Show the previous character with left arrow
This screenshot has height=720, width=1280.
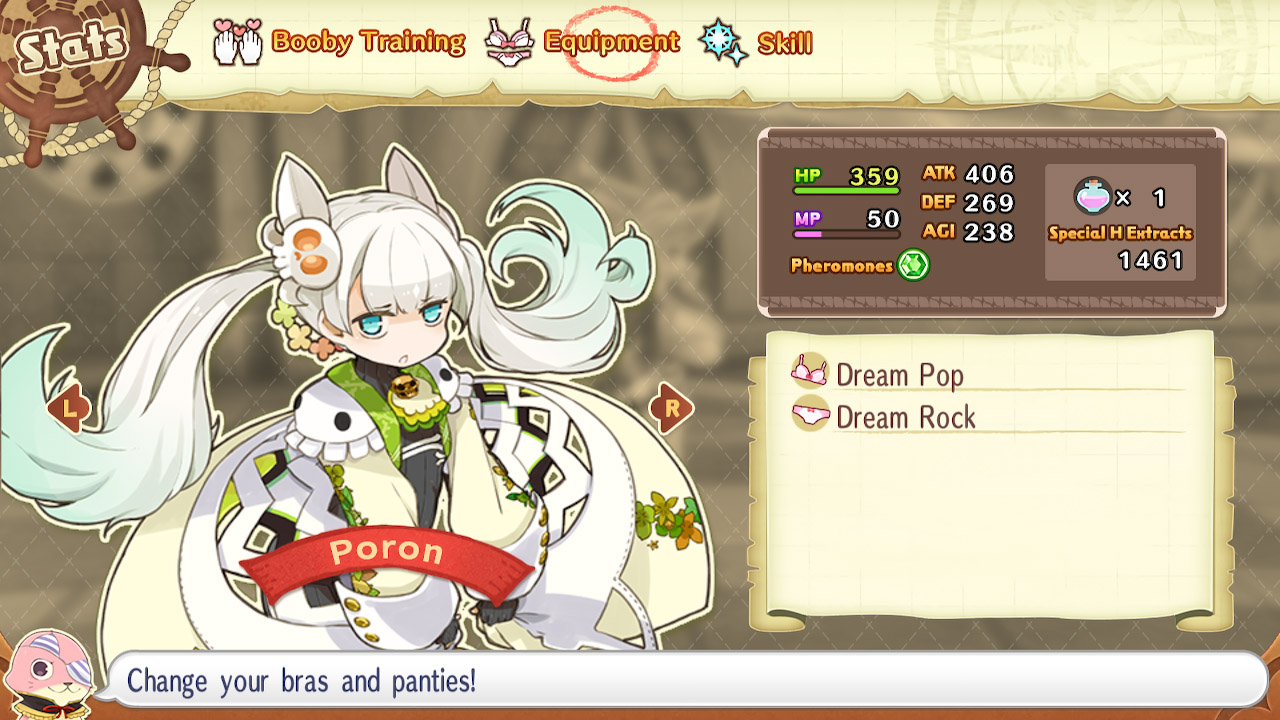68,408
